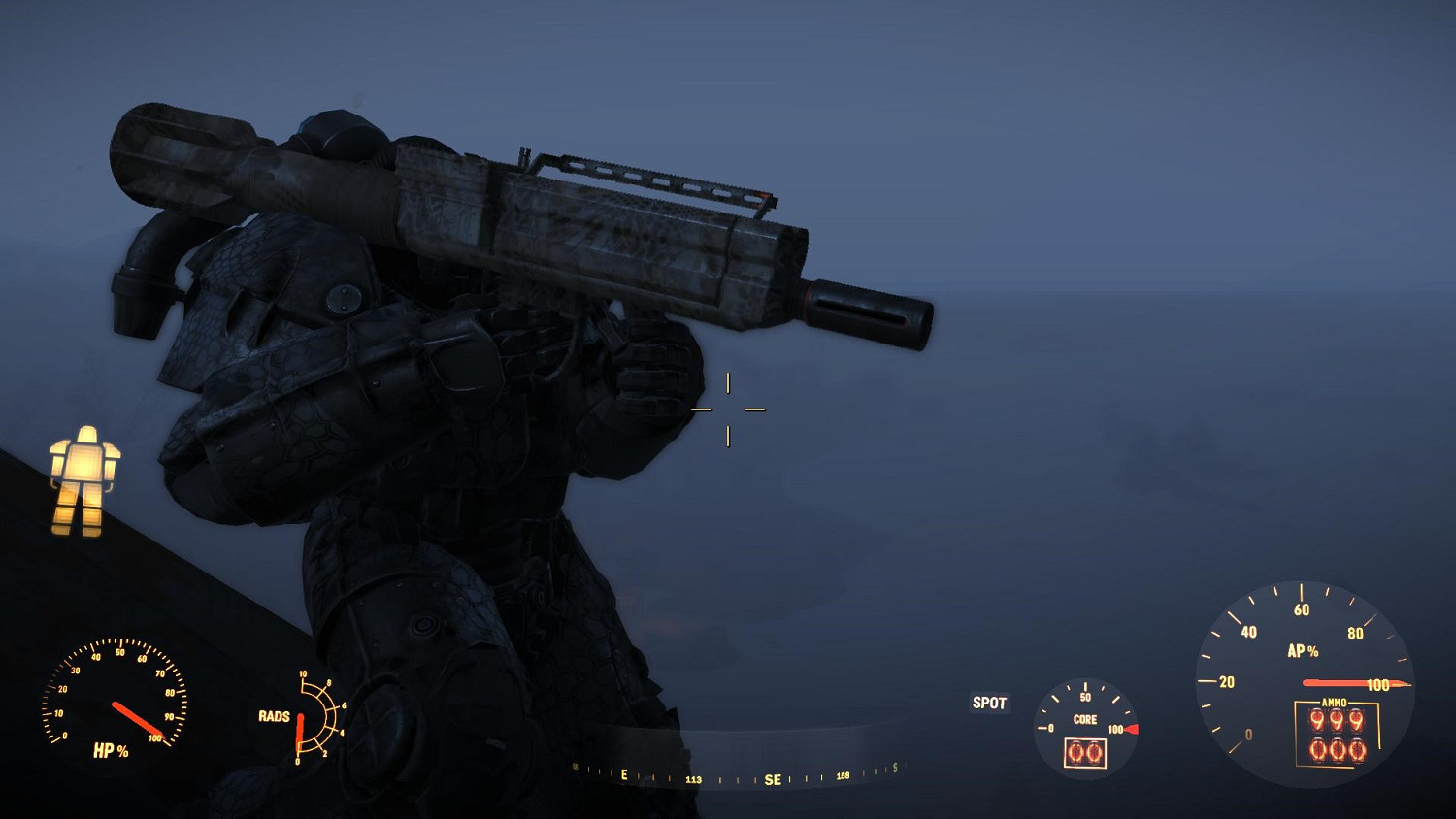Click the fusion core count readout
This screenshot has height=819, width=1456.
[x=1084, y=752]
